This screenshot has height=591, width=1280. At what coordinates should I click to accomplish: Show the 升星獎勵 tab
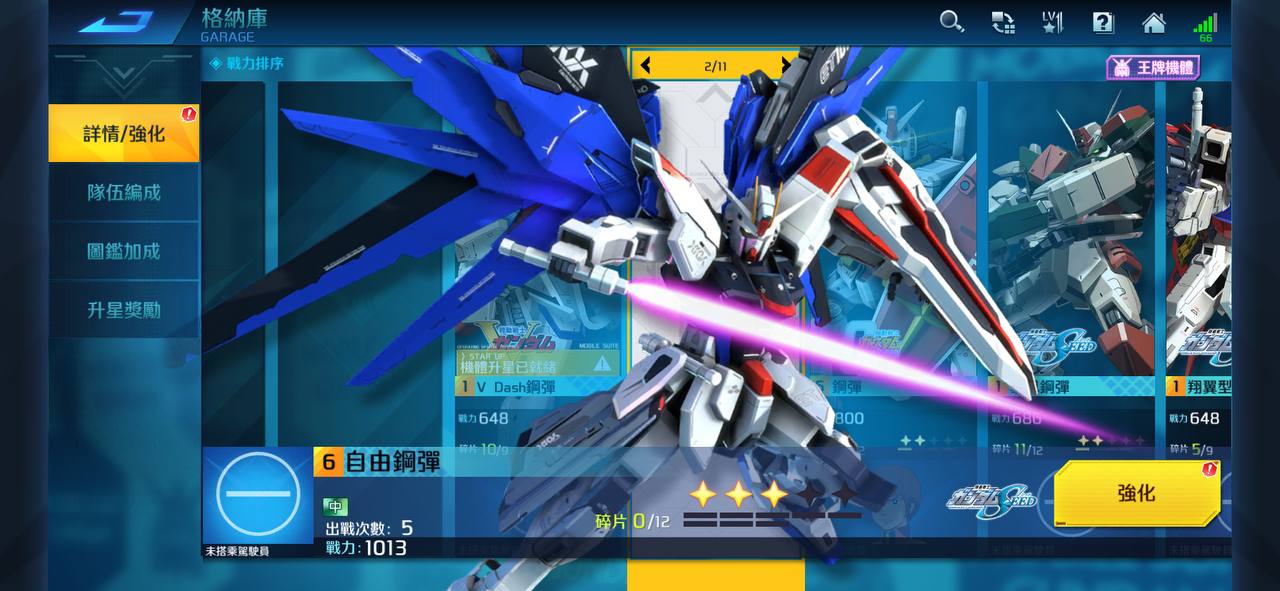click(124, 310)
